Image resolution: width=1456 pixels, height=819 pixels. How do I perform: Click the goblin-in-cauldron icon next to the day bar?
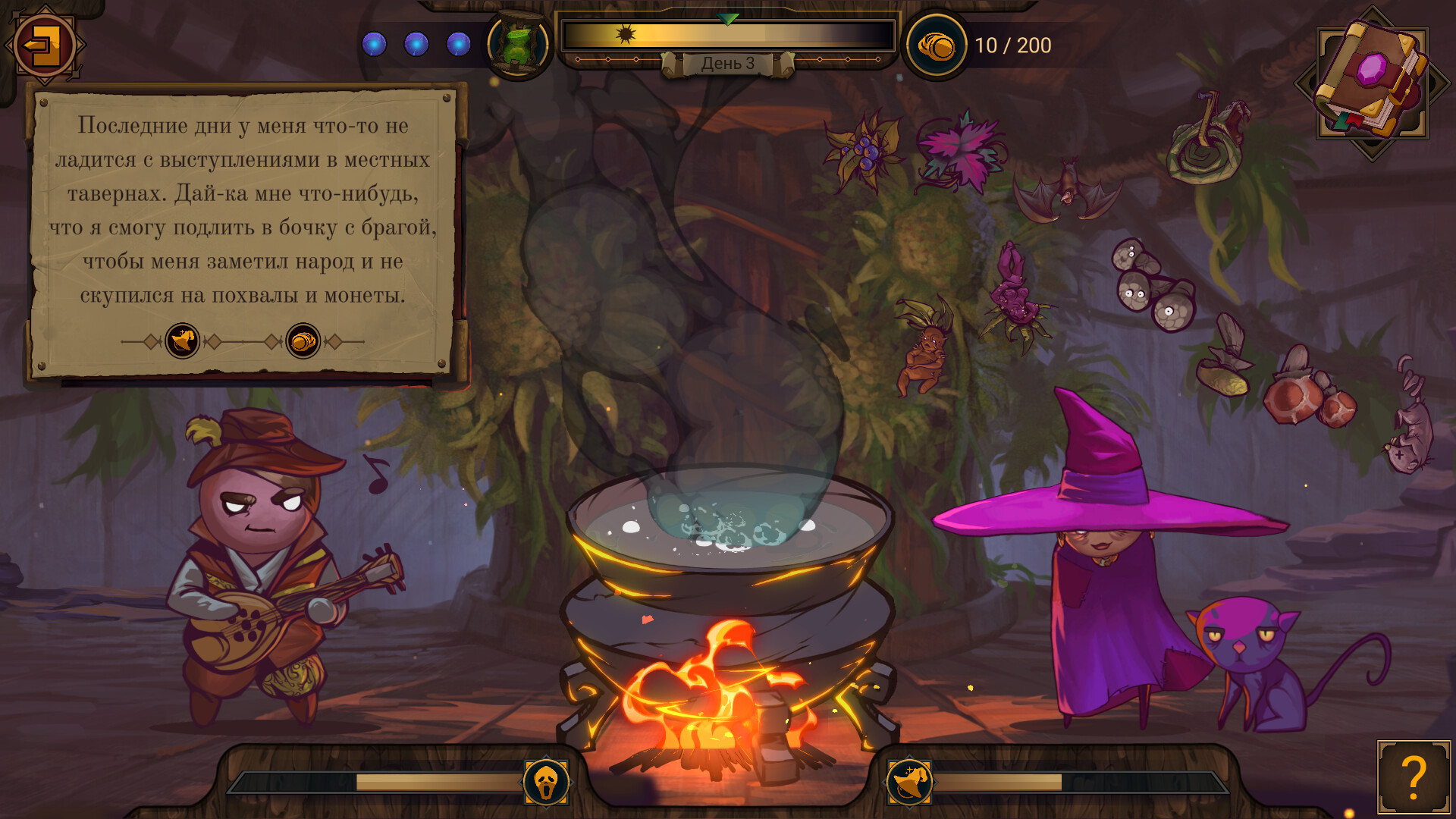(x=518, y=43)
